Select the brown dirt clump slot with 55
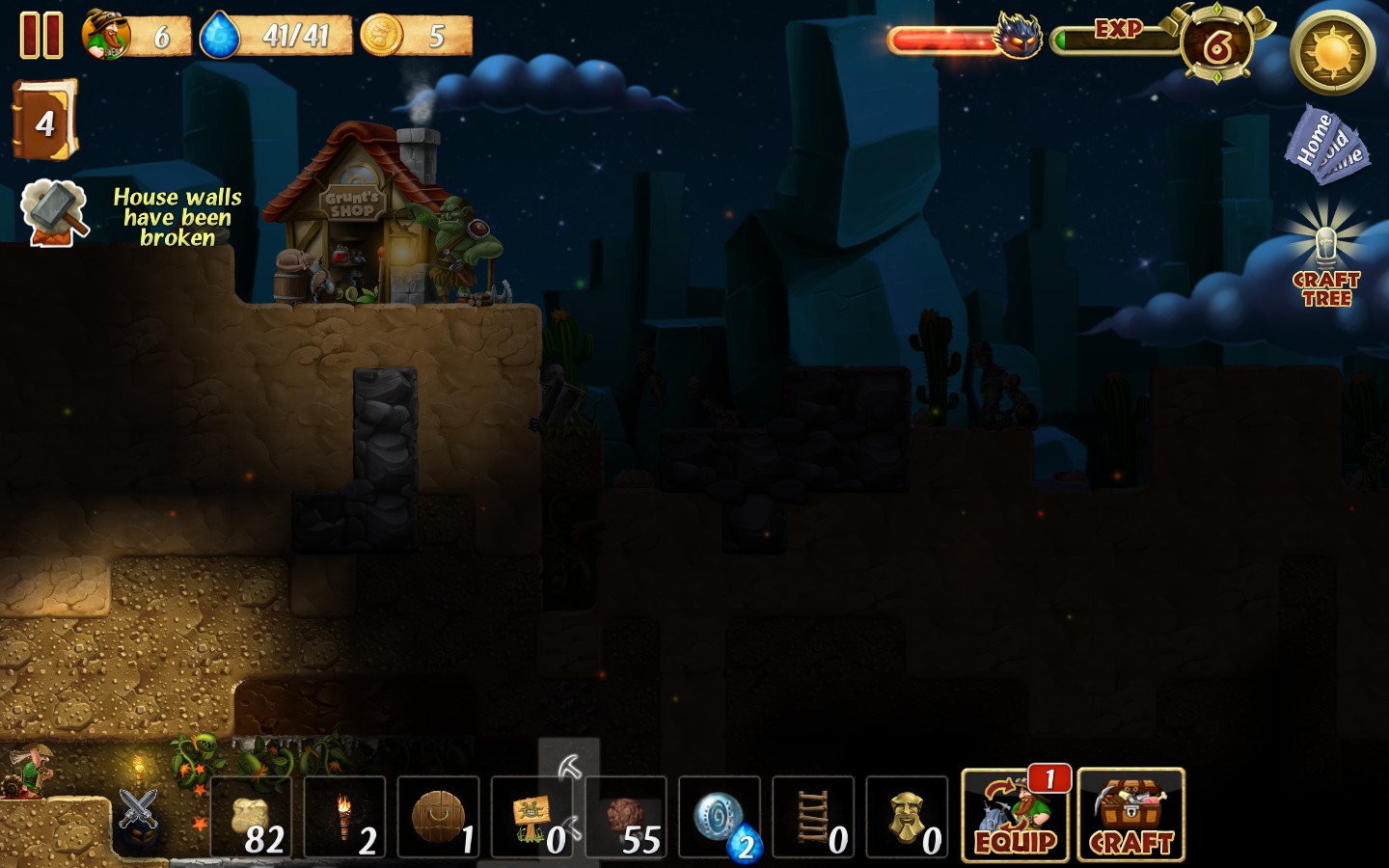This screenshot has width=1389, height=868. point(625,818)
